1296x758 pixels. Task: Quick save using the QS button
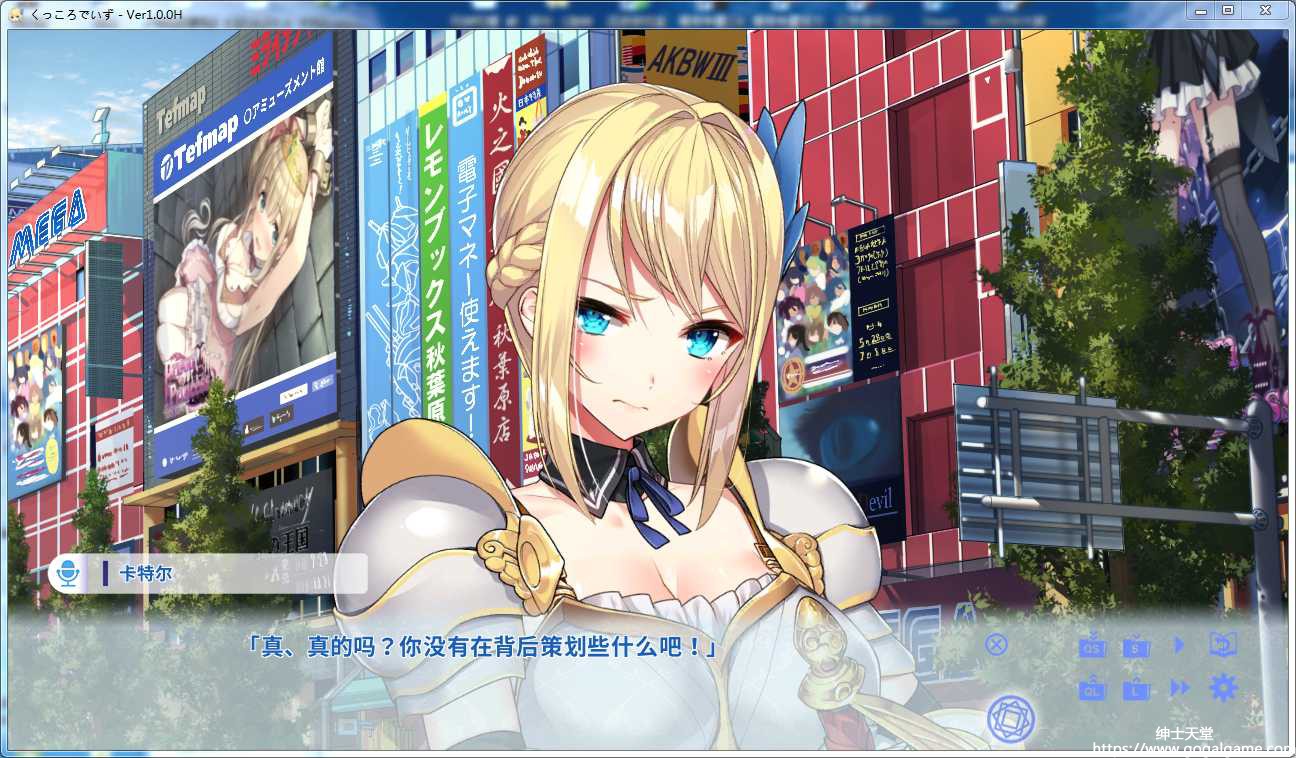[x=1092, y=646]
